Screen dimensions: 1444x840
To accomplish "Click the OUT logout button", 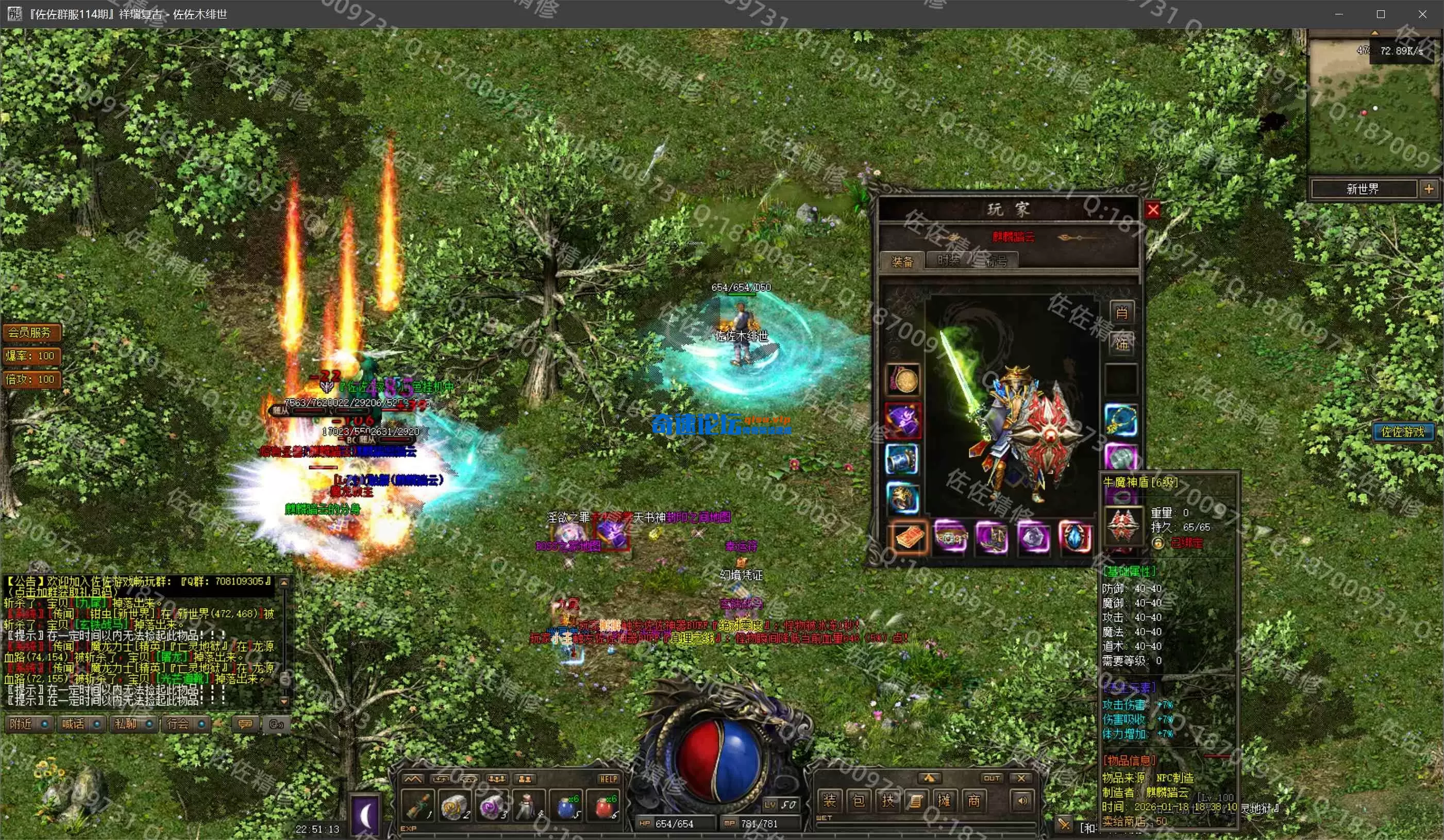I will 992,778.
